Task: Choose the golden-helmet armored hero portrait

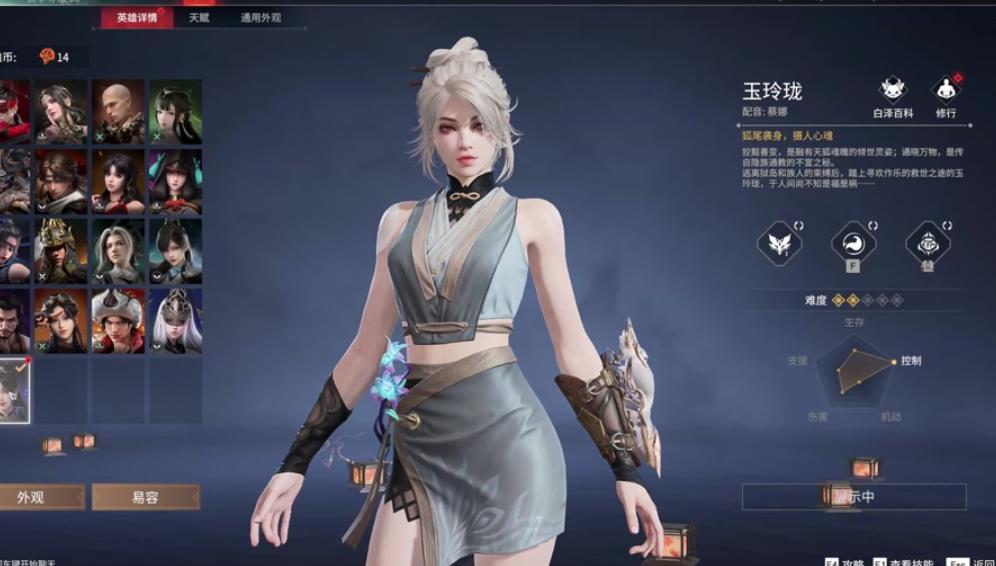Action: coord(61,250)
